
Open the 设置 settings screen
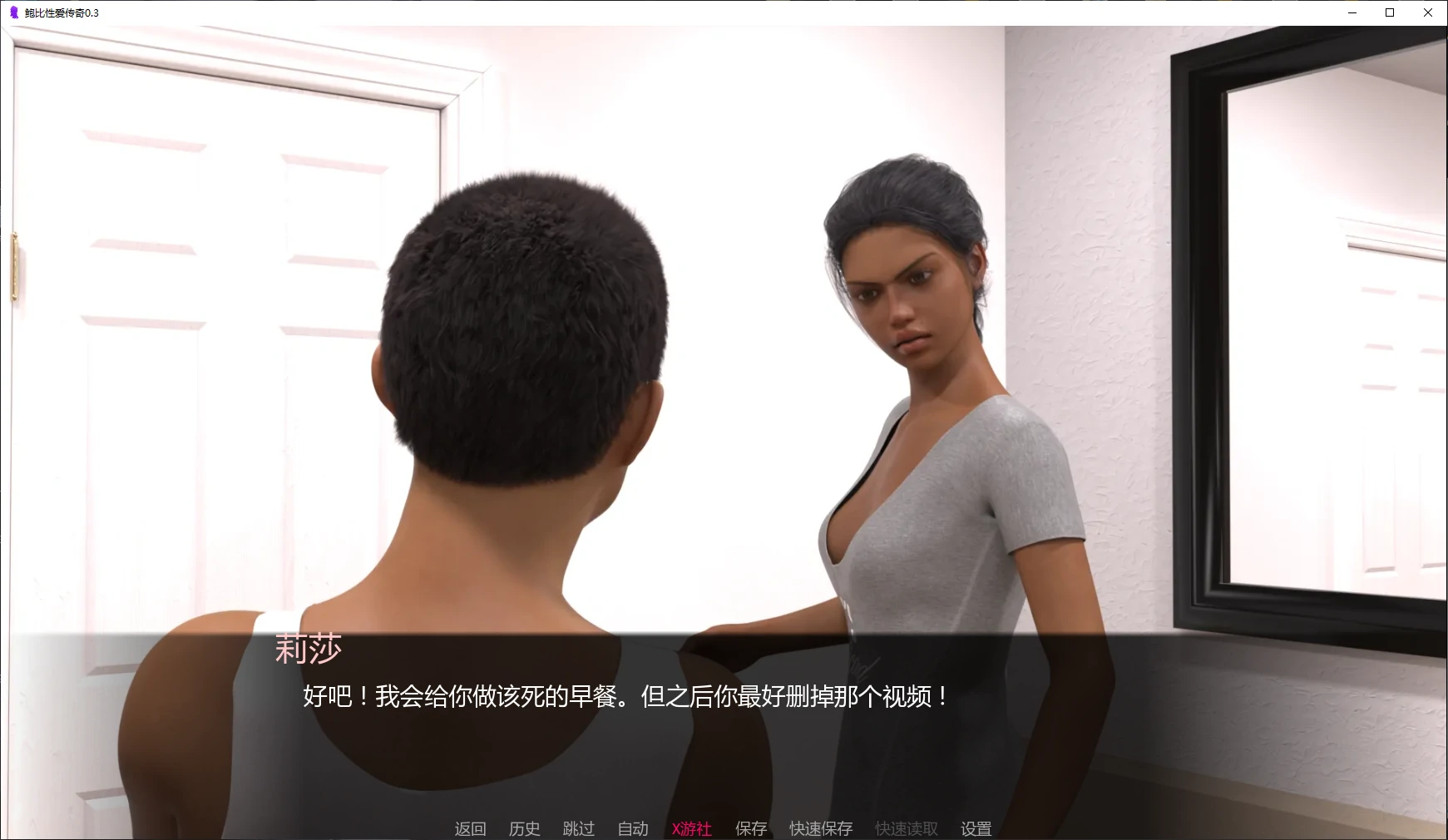coord(976,828)
